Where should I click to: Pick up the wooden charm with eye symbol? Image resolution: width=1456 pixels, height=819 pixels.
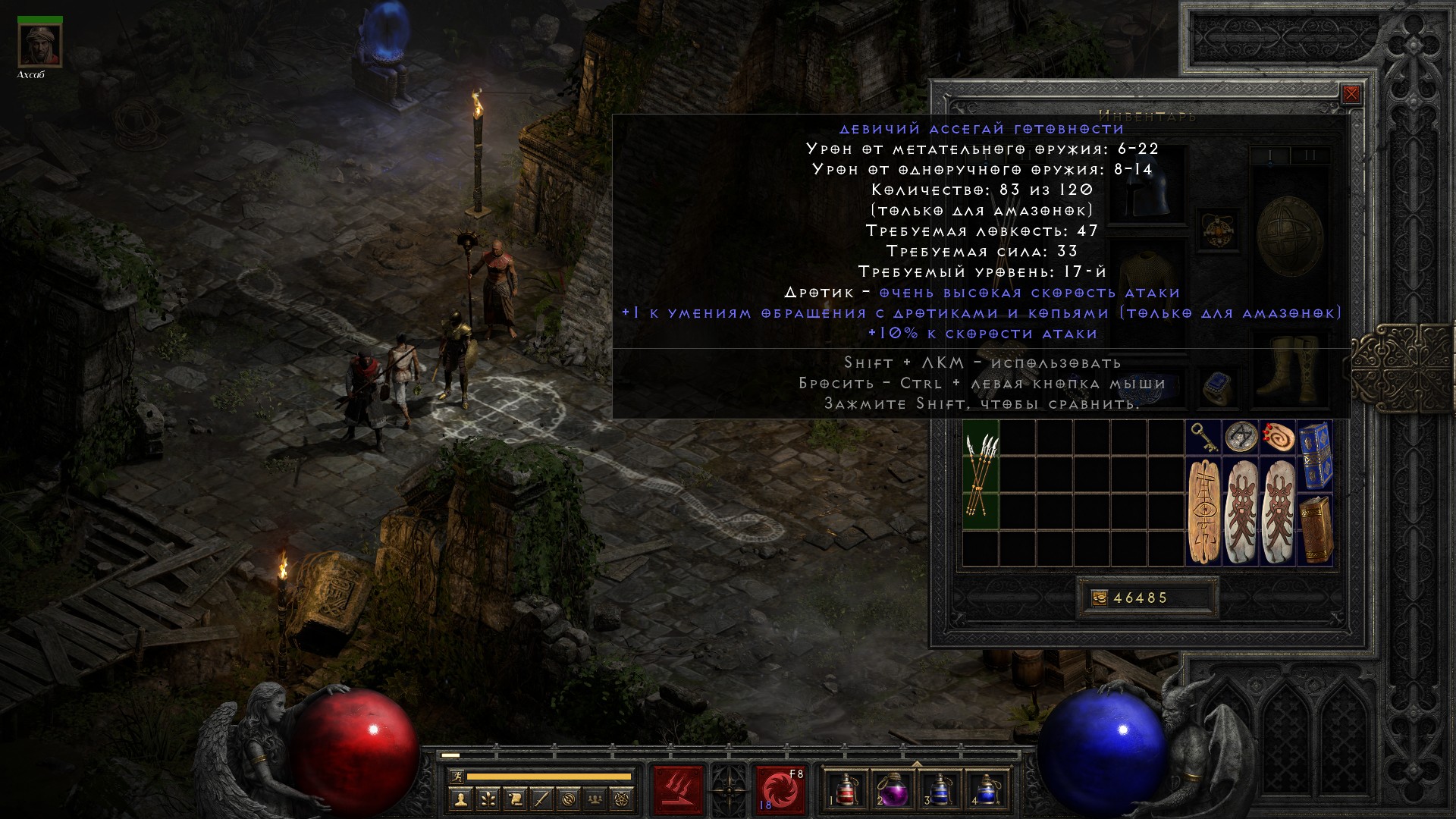1203,512
